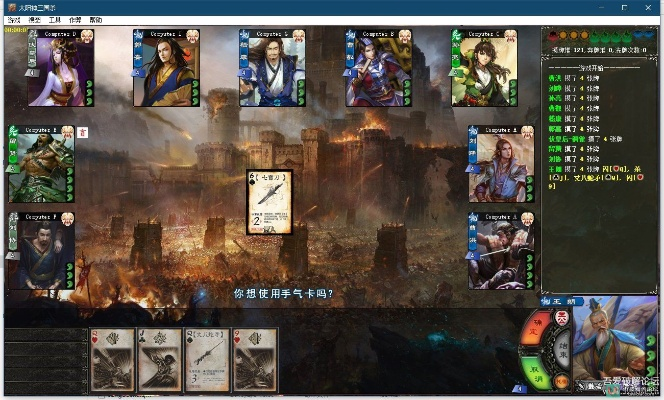Click the 结束 end-turn button
This screenshot has height=400, width=664.
[x=562, y=349]
